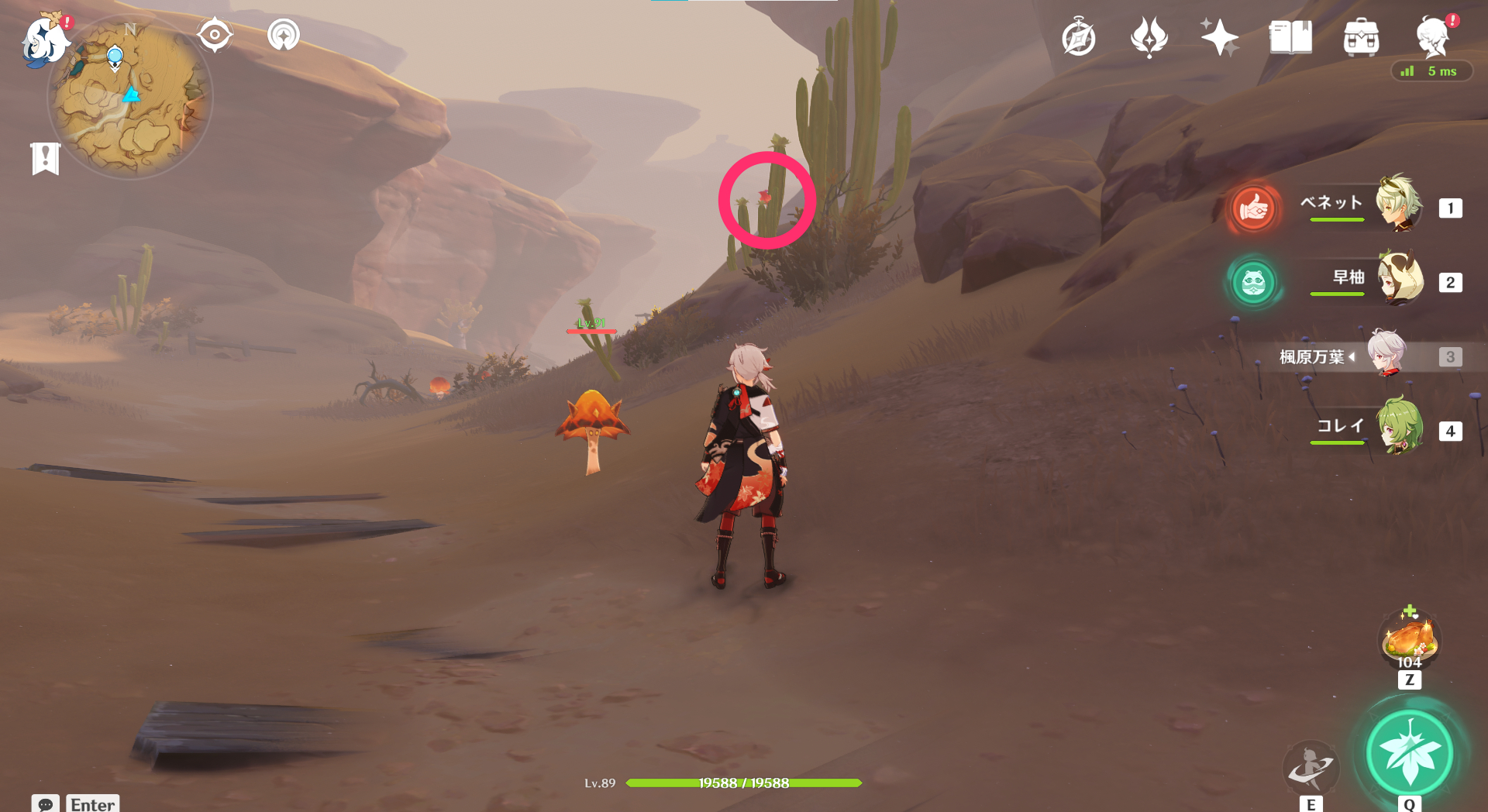1488x812 pixels.
Task: Click the Enter chat button
Action: tap(92, 803)
